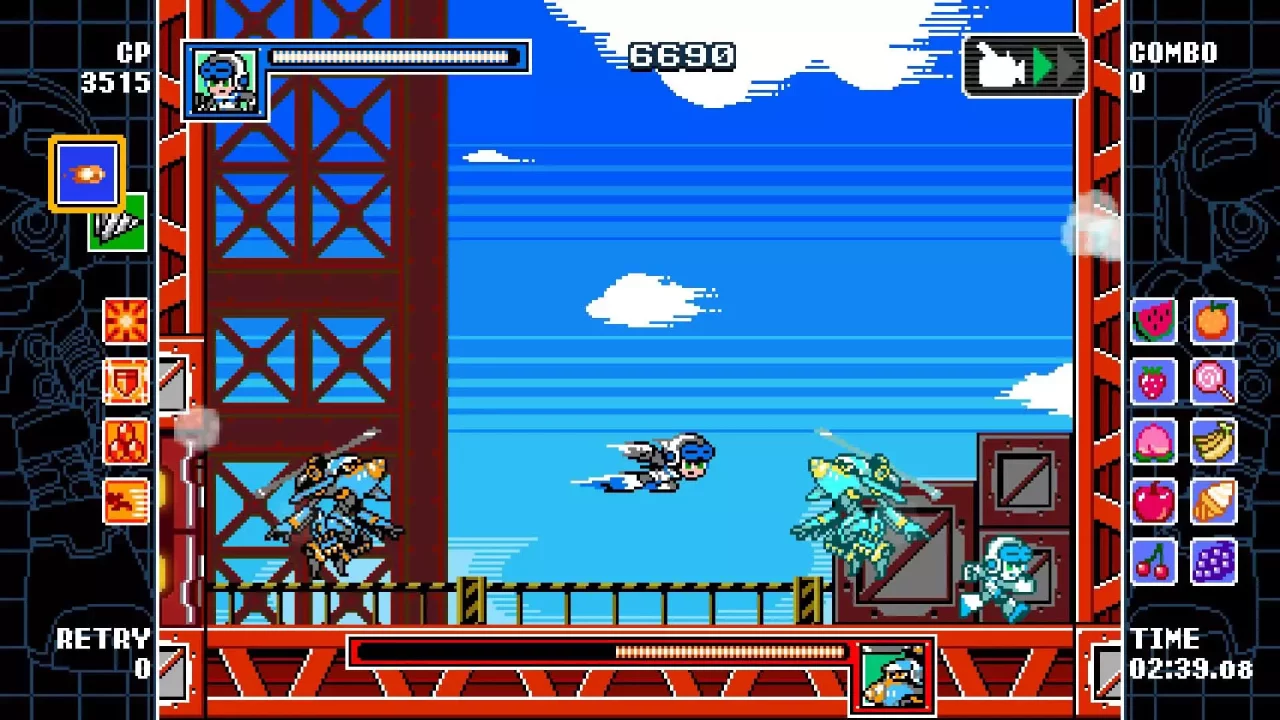Viewport: 1280px width, 720px height.
Task: Click the flame power-up icon
Action: click(126, 443)
